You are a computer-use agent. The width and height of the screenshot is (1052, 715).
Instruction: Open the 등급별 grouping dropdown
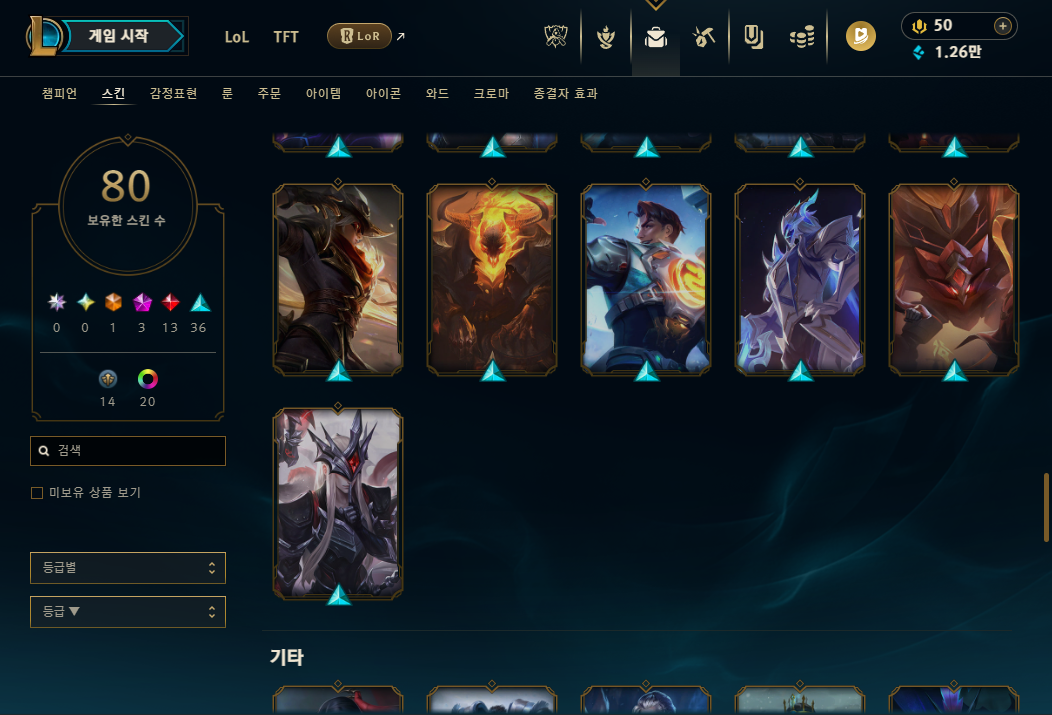click(x=128, y=568)
